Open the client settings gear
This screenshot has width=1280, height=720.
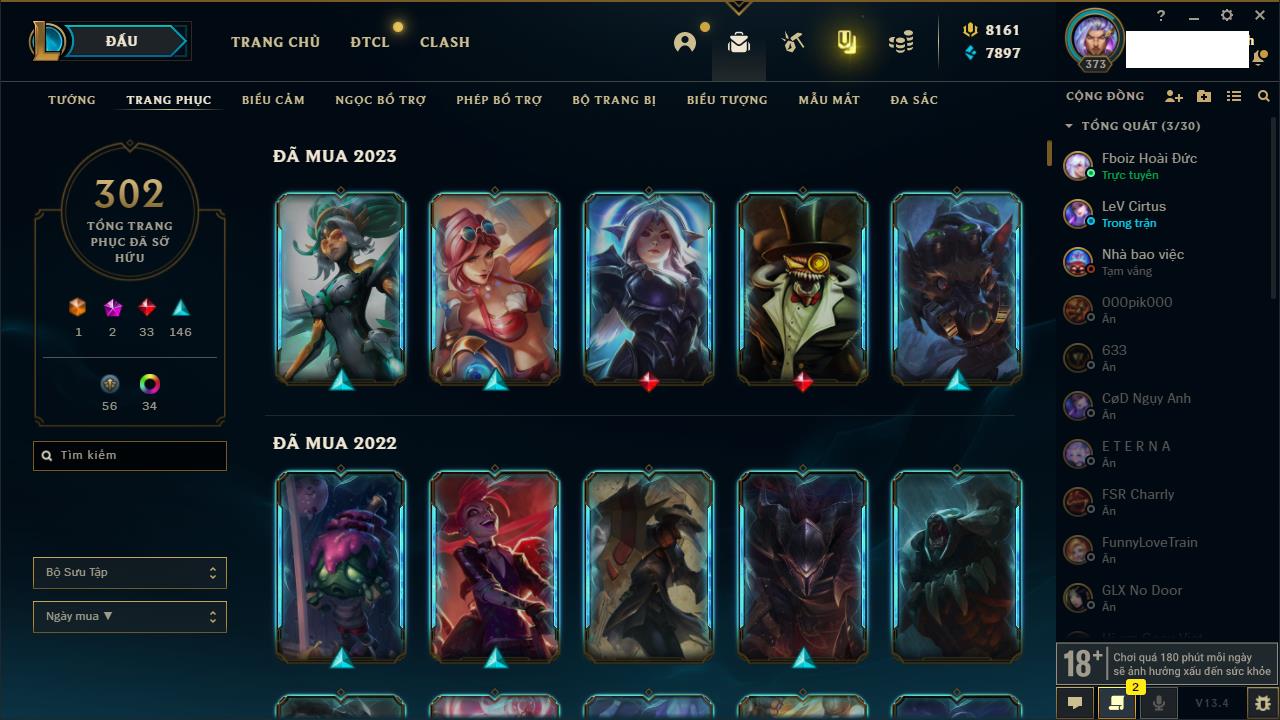1227,16
